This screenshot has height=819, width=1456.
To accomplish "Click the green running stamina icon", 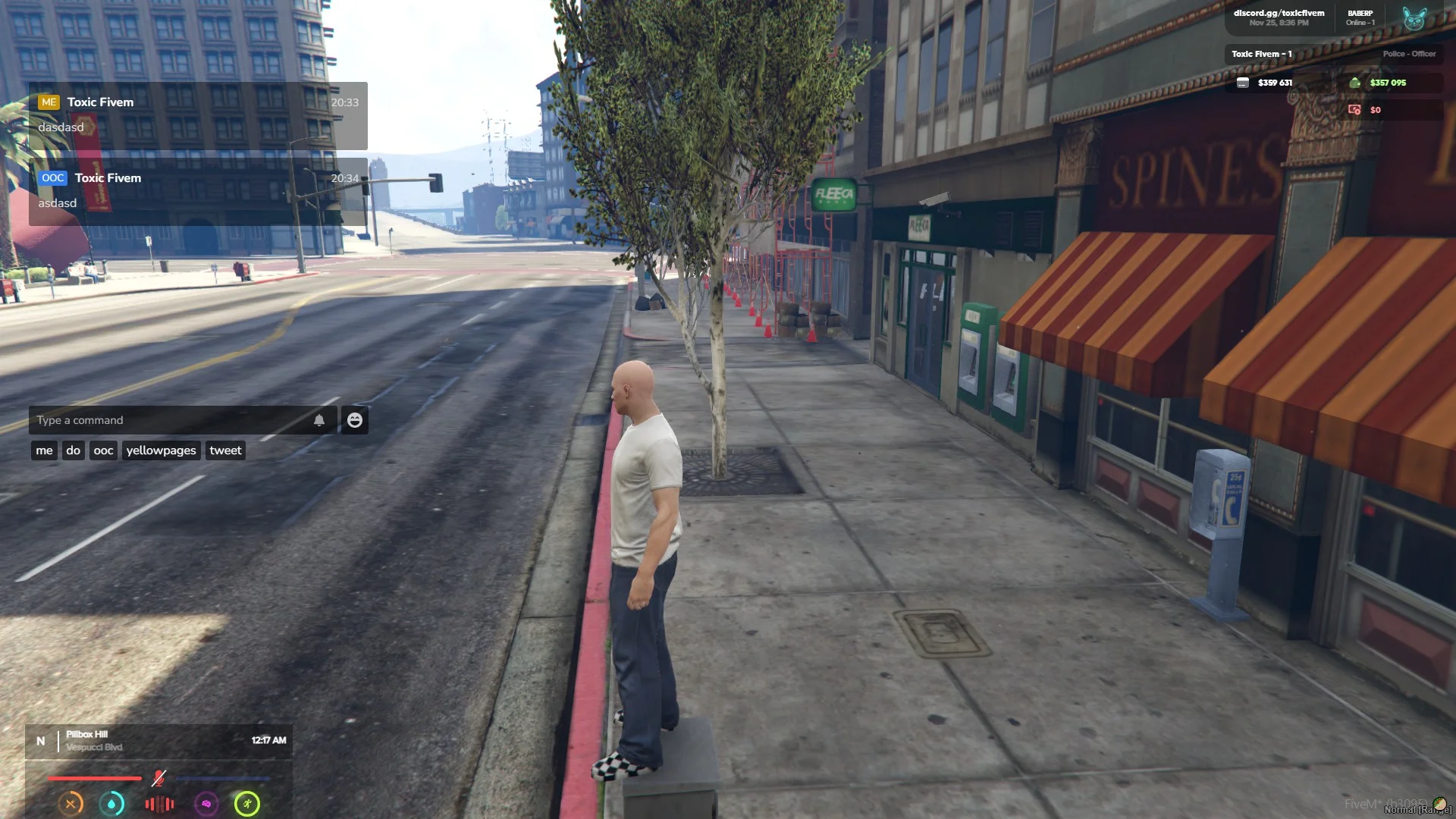I will (247, 803).
